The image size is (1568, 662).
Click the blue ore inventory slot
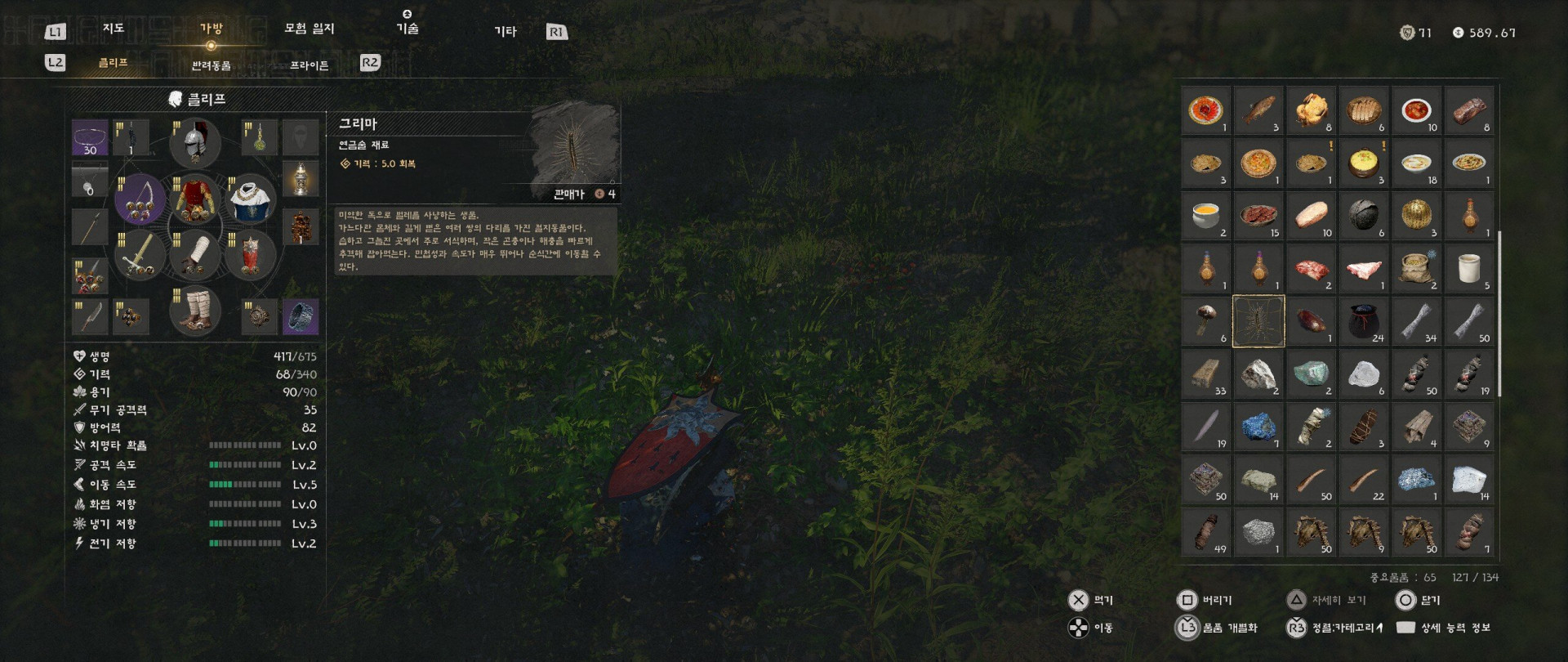click(x=1258, y=427)
